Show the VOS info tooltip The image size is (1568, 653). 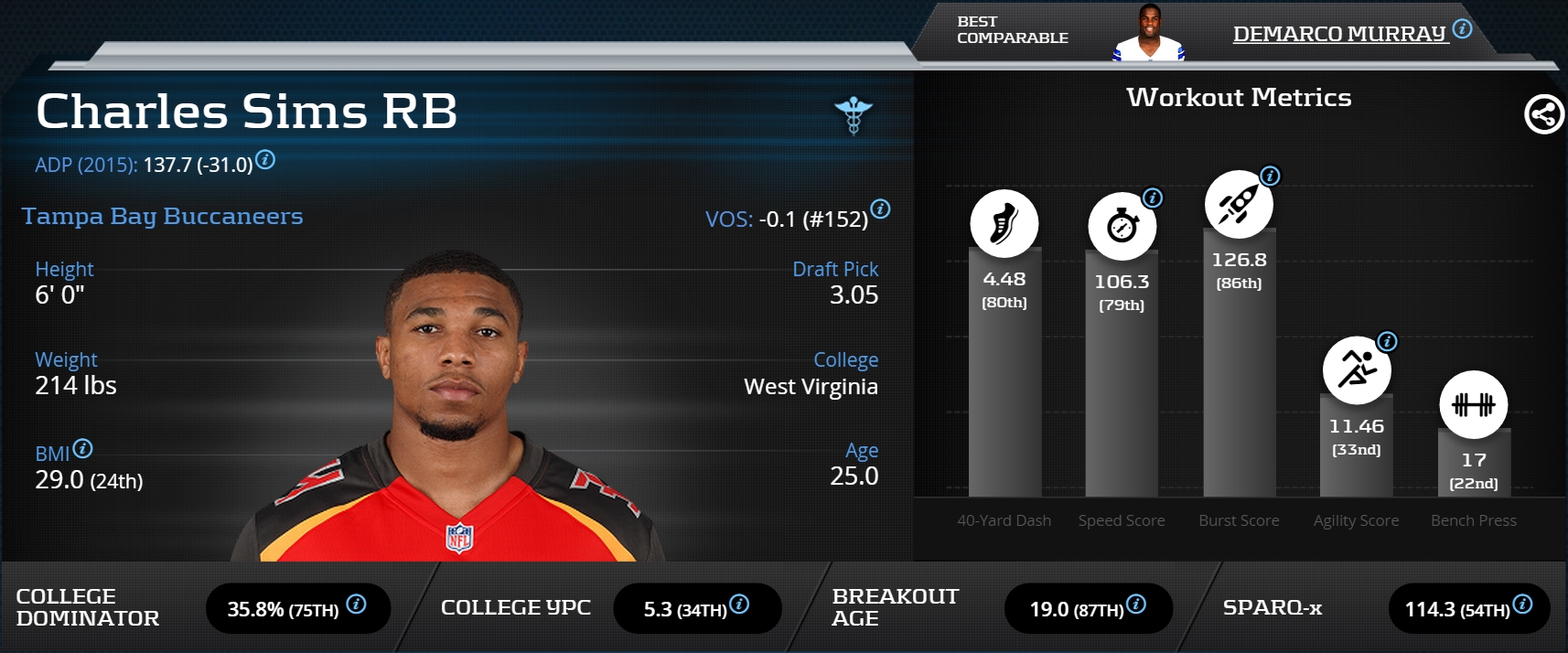pos(880,209)
